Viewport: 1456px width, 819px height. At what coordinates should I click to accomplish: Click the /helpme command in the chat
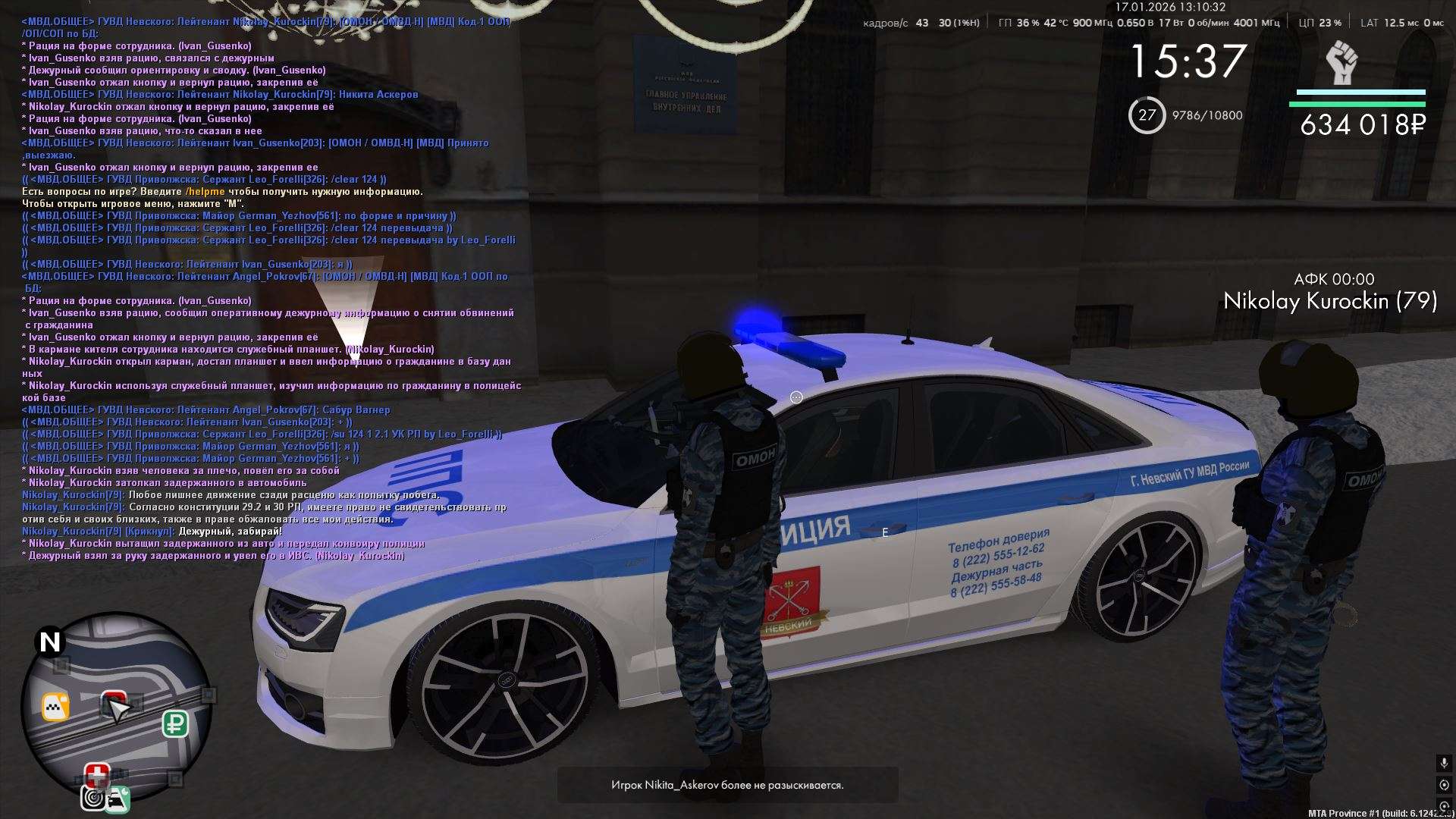coord(205,192)
